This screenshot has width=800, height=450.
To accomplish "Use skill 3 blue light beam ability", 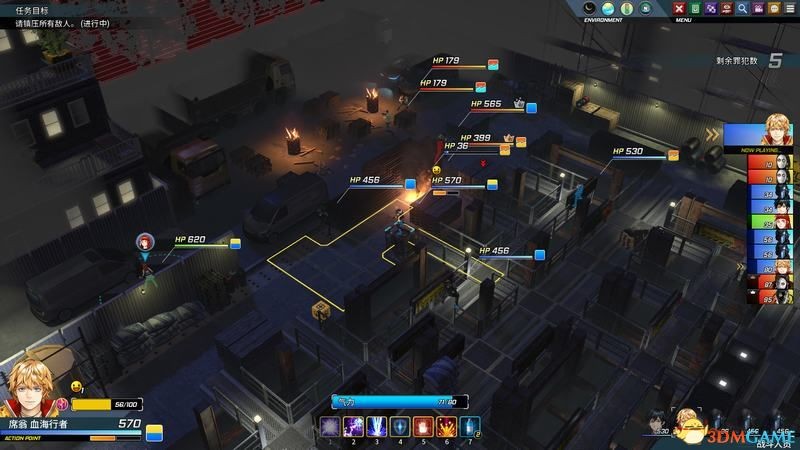I will (378, 426).
